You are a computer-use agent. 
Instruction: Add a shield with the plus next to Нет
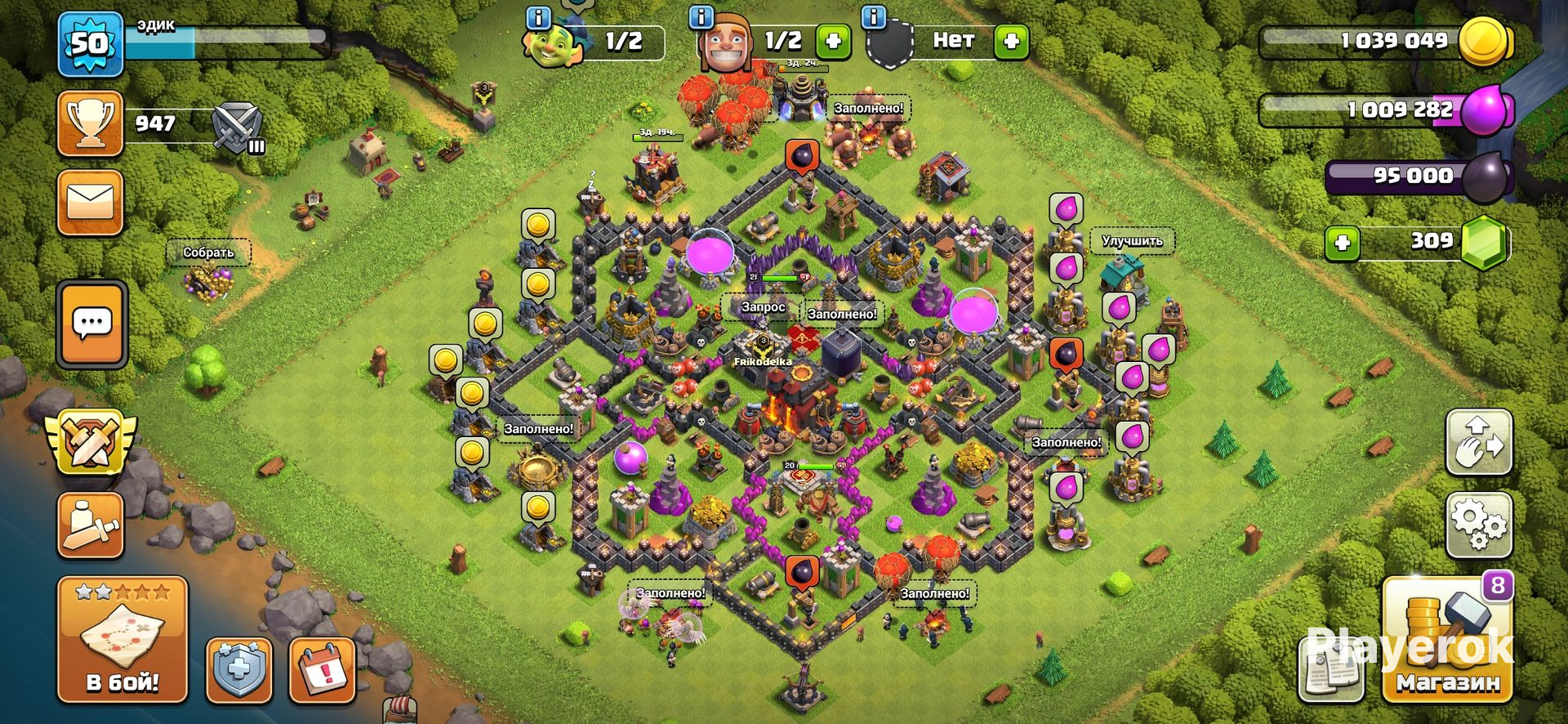point(1011,41)
